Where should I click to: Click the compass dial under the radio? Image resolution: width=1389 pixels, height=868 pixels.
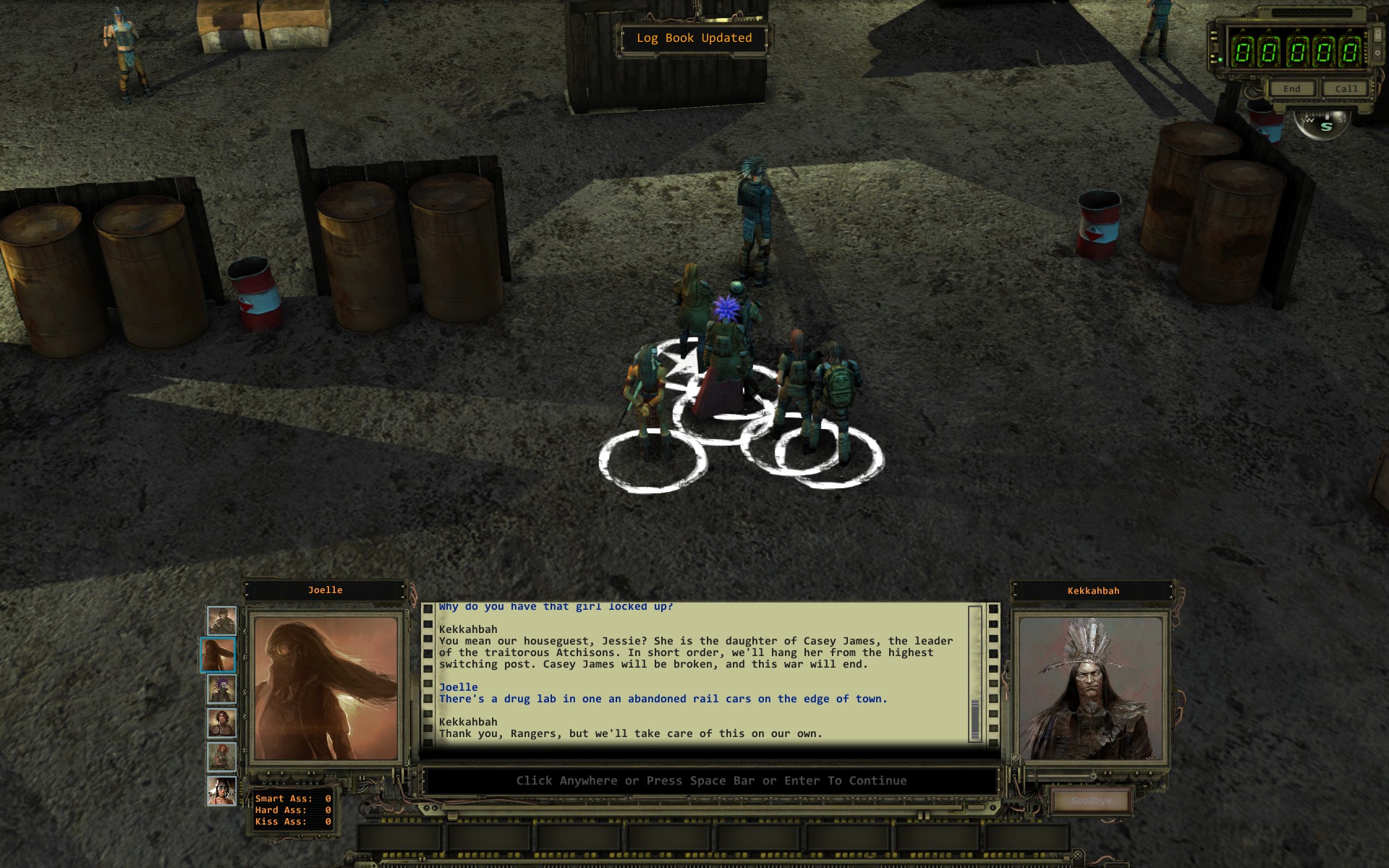1323,124
